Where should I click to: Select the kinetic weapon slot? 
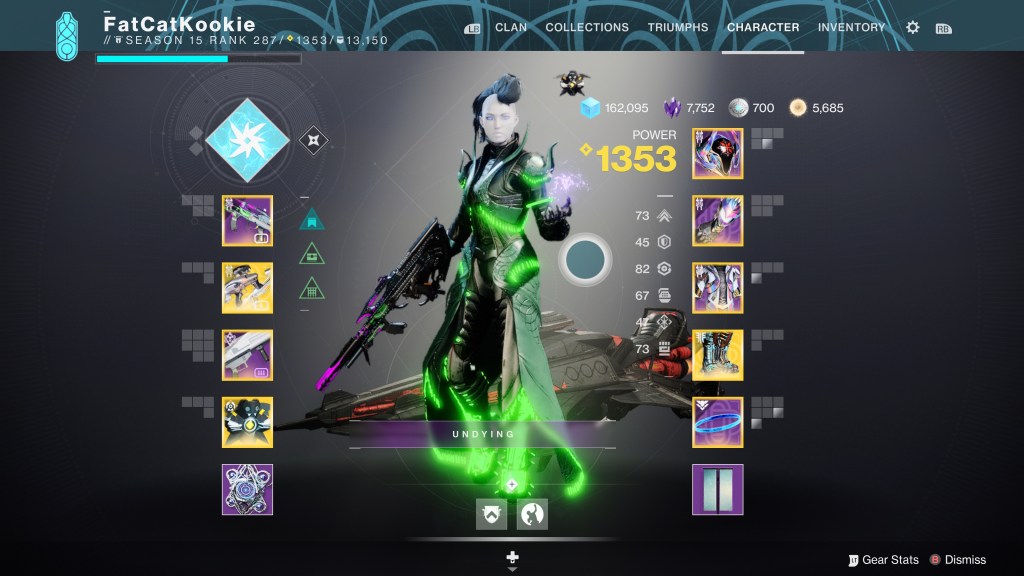click(x=247, y=220)
